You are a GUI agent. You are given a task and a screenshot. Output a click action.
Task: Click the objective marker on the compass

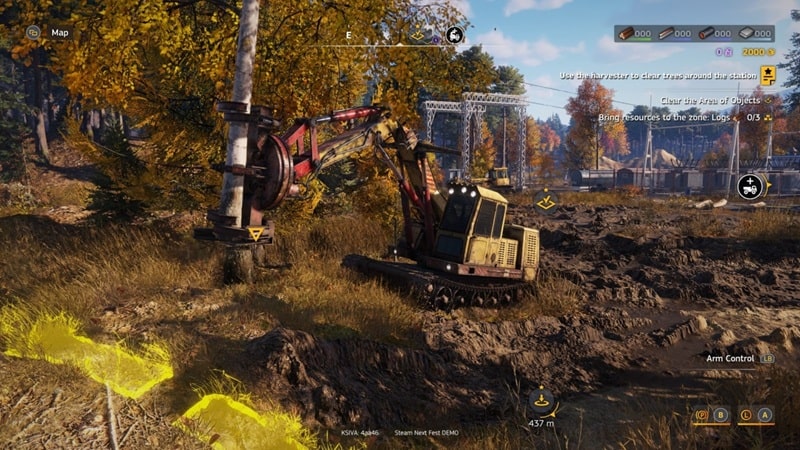pyautogui.click(x=418, y=34)
